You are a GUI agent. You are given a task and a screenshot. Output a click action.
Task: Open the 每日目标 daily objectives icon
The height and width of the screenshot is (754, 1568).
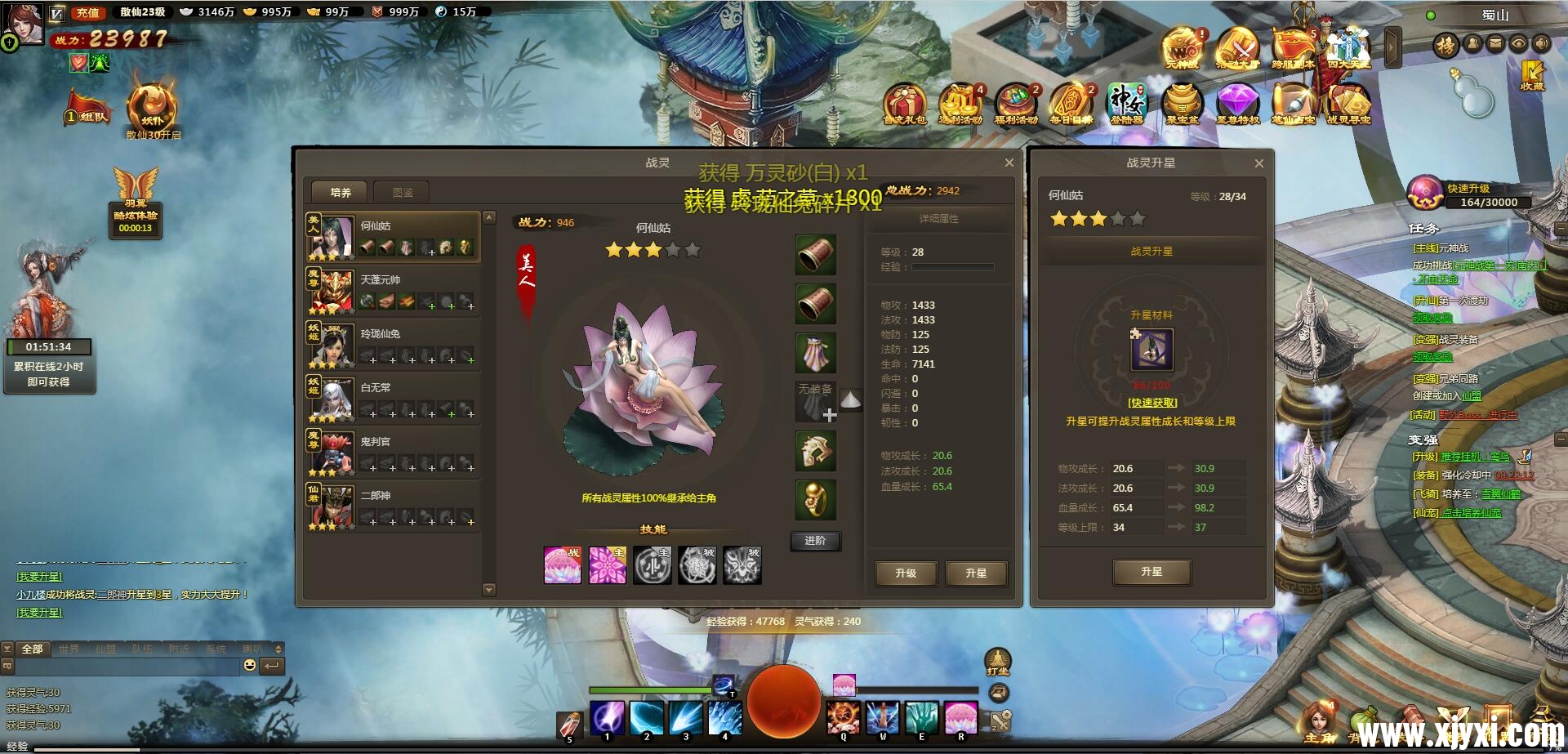(x=1070, y=105)
